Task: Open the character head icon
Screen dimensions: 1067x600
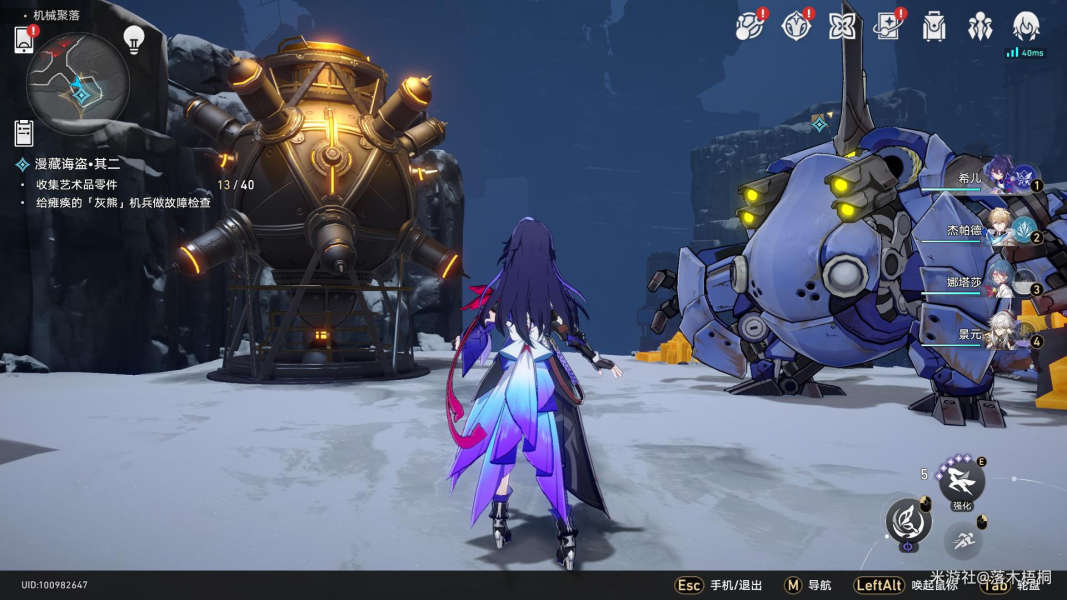Action: click(x=1026, y=27)
